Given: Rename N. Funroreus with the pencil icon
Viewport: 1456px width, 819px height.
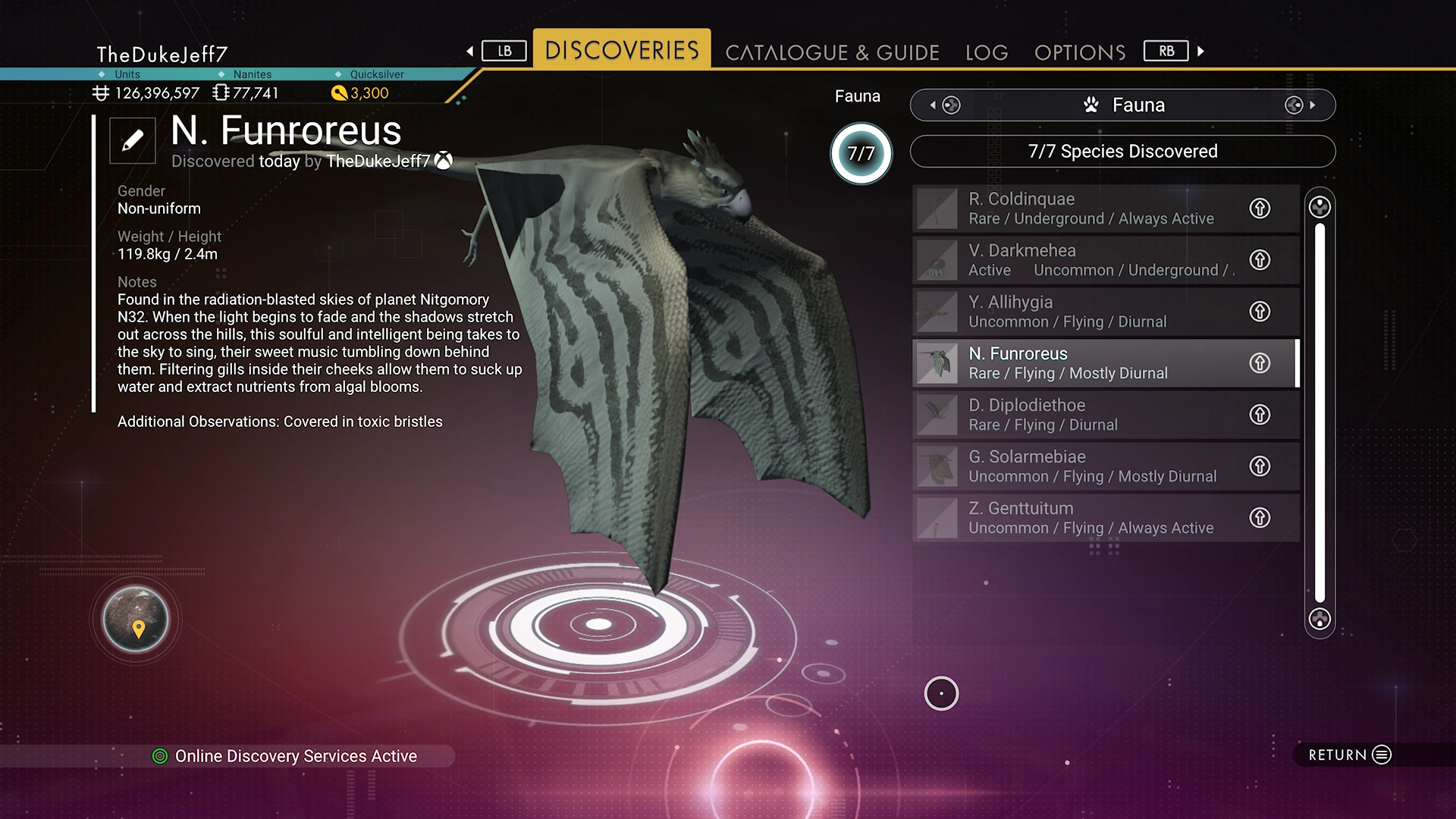Looking at the screenshot, I should pos(132,140).
